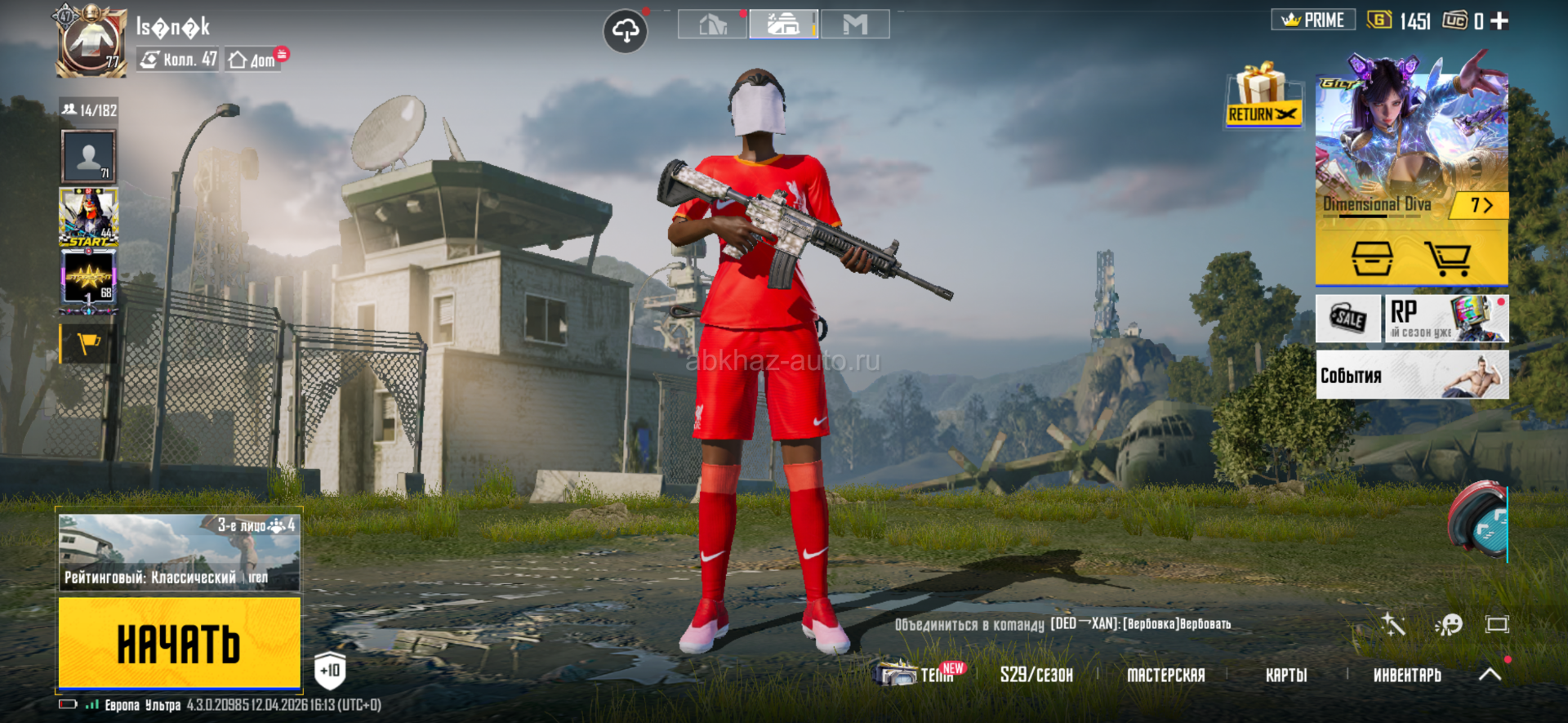This screenshot has height=723, width=1568.
Task: Open the player profile avatar
Action: [x=90, y=42]
